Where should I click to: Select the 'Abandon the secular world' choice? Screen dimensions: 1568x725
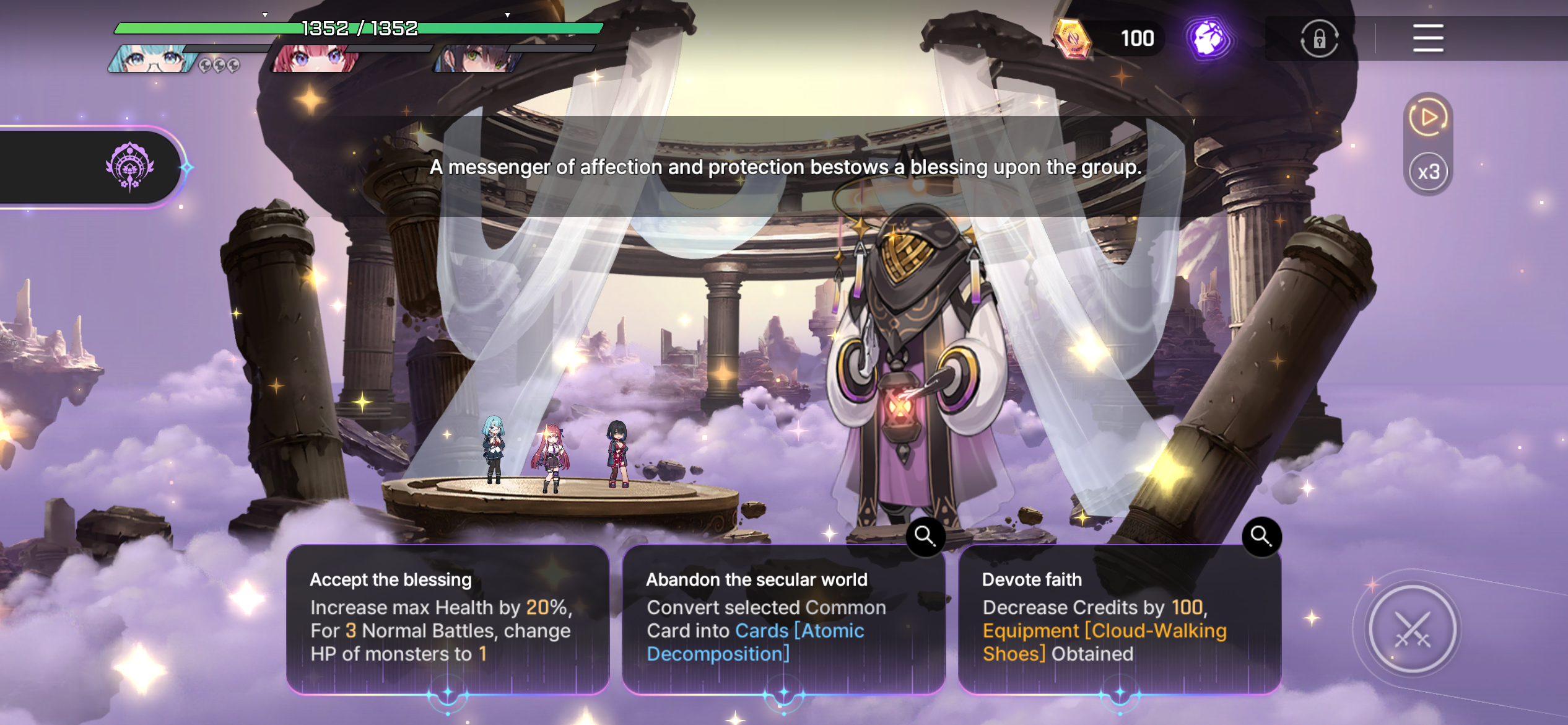coord(783,618)
